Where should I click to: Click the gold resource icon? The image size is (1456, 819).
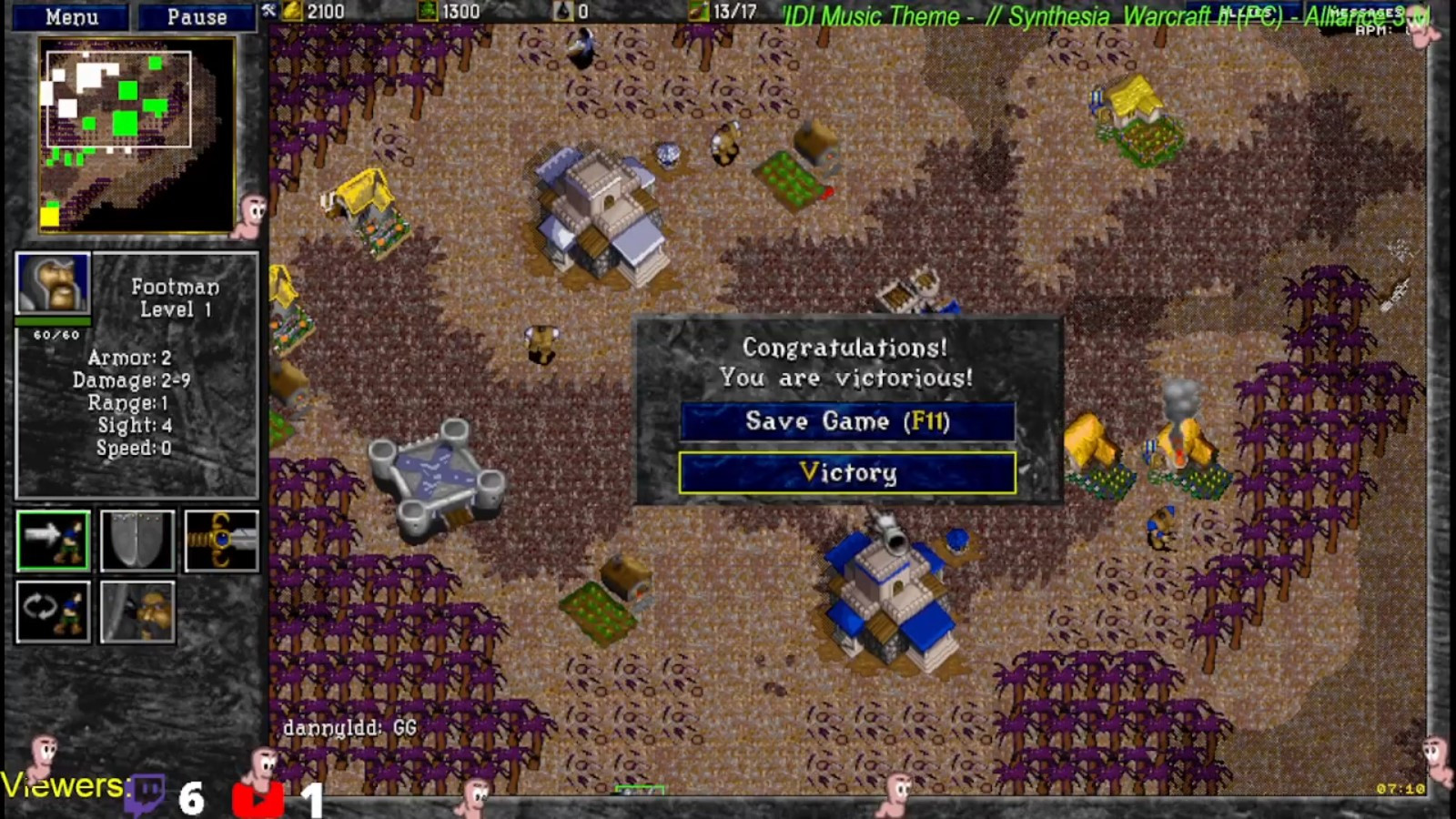(289, 12)
